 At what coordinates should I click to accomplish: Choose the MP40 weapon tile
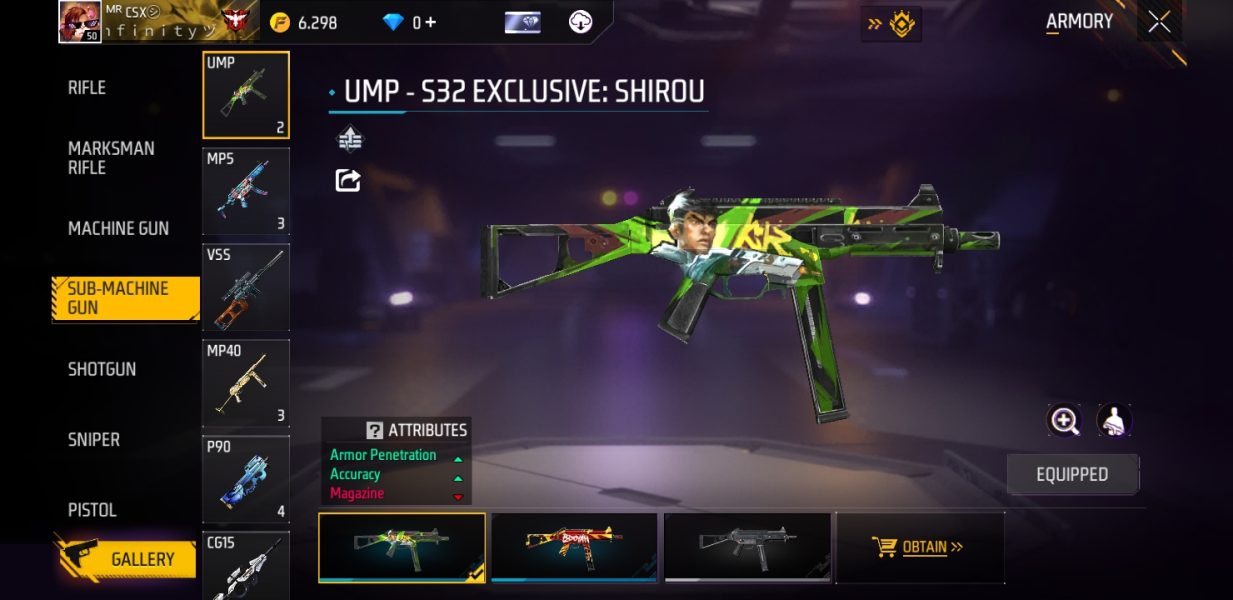(x=246, y=383)
